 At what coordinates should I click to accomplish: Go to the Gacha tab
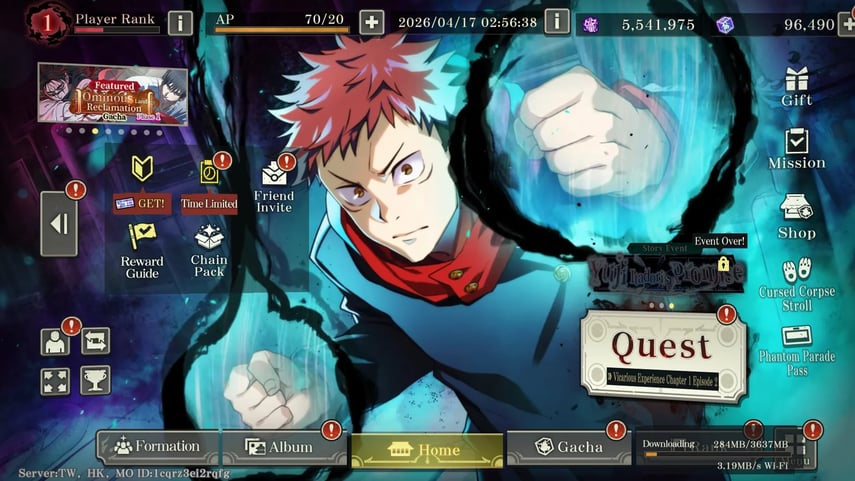tap(568, 447)
